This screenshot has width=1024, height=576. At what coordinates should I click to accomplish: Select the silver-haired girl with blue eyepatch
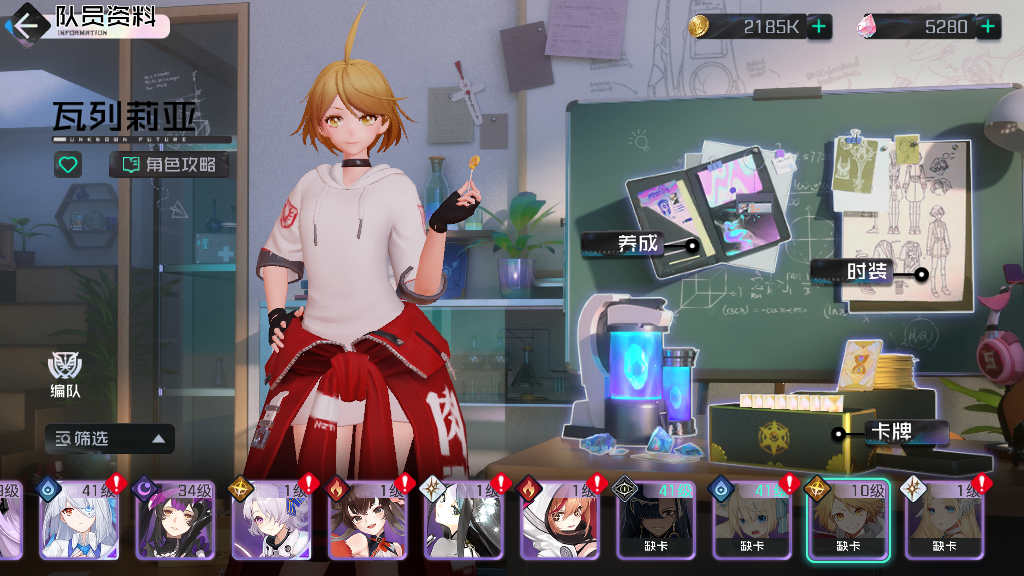78,520
